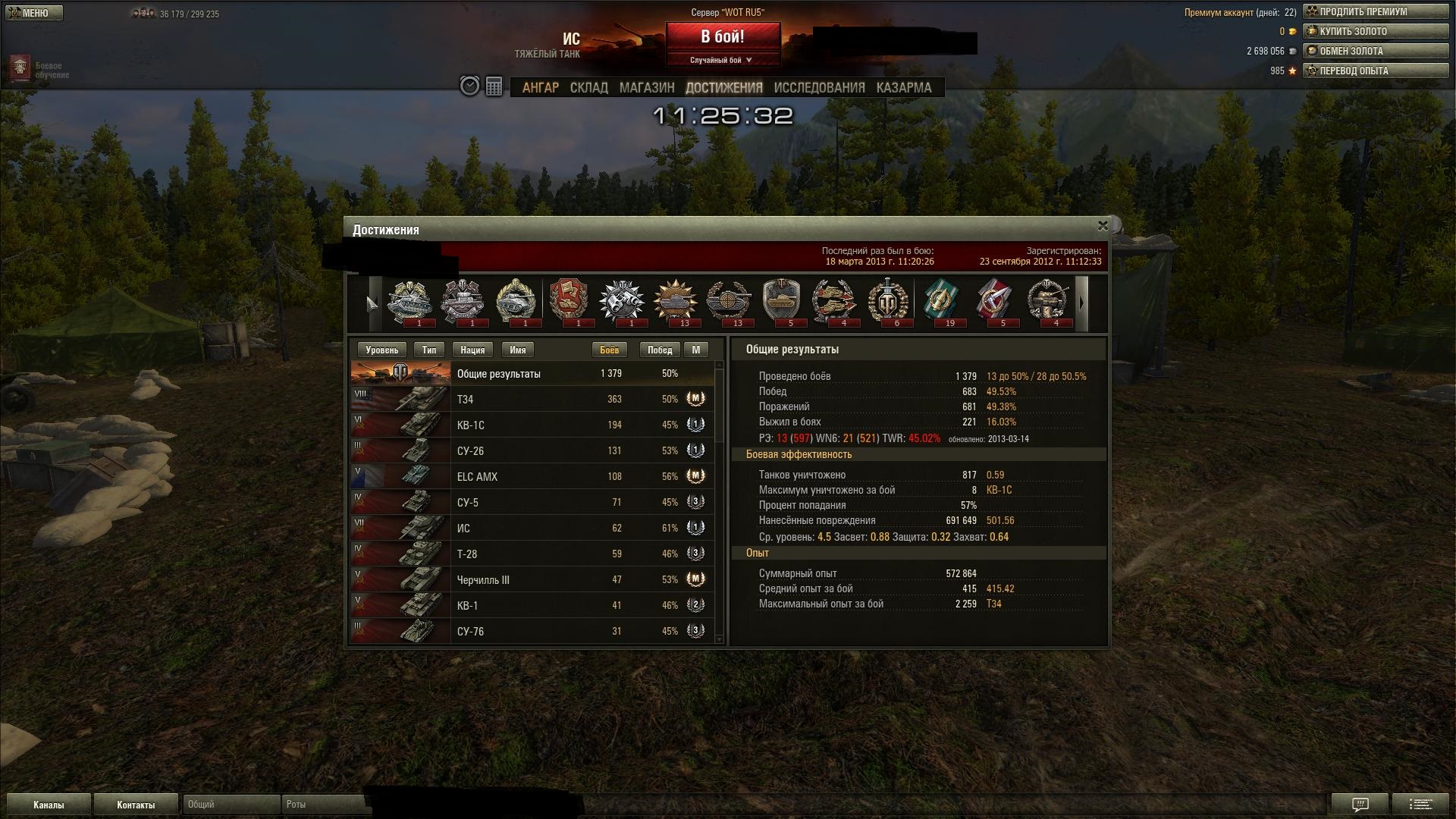Open КУПИТЬ ЗОЛОТО

tap(1375, 32)
